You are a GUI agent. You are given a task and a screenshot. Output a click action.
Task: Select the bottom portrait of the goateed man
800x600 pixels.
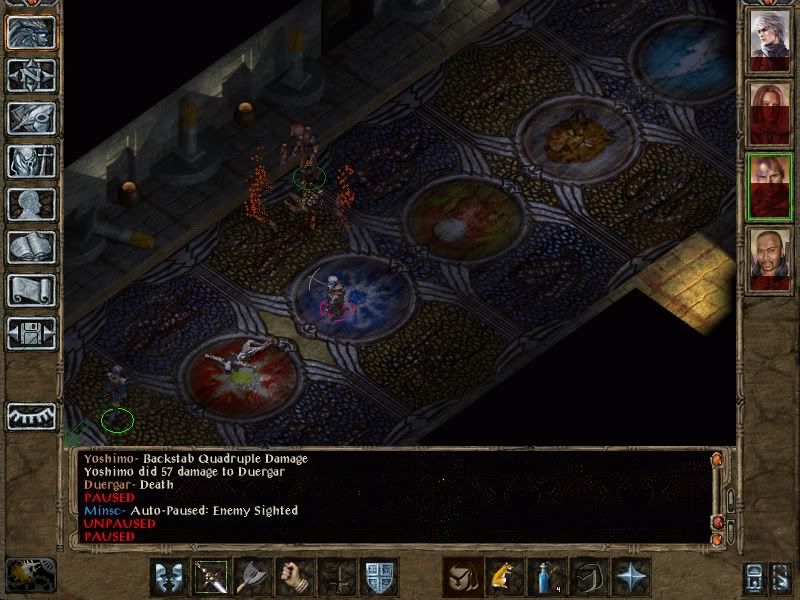point(770,258)
